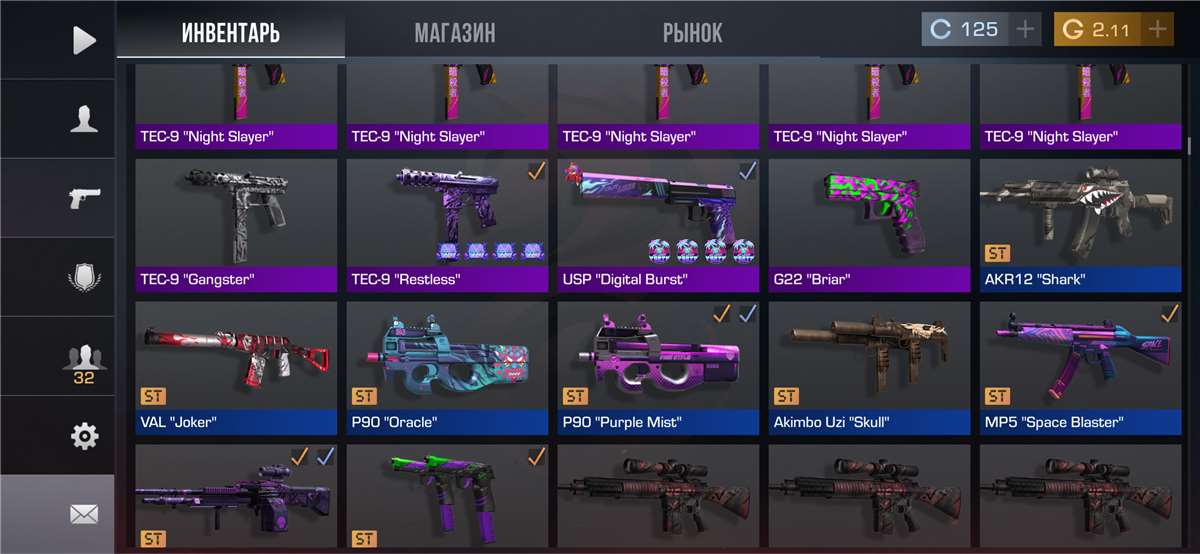Select the P90 "Oracle" skin

[x=447, y=367]
